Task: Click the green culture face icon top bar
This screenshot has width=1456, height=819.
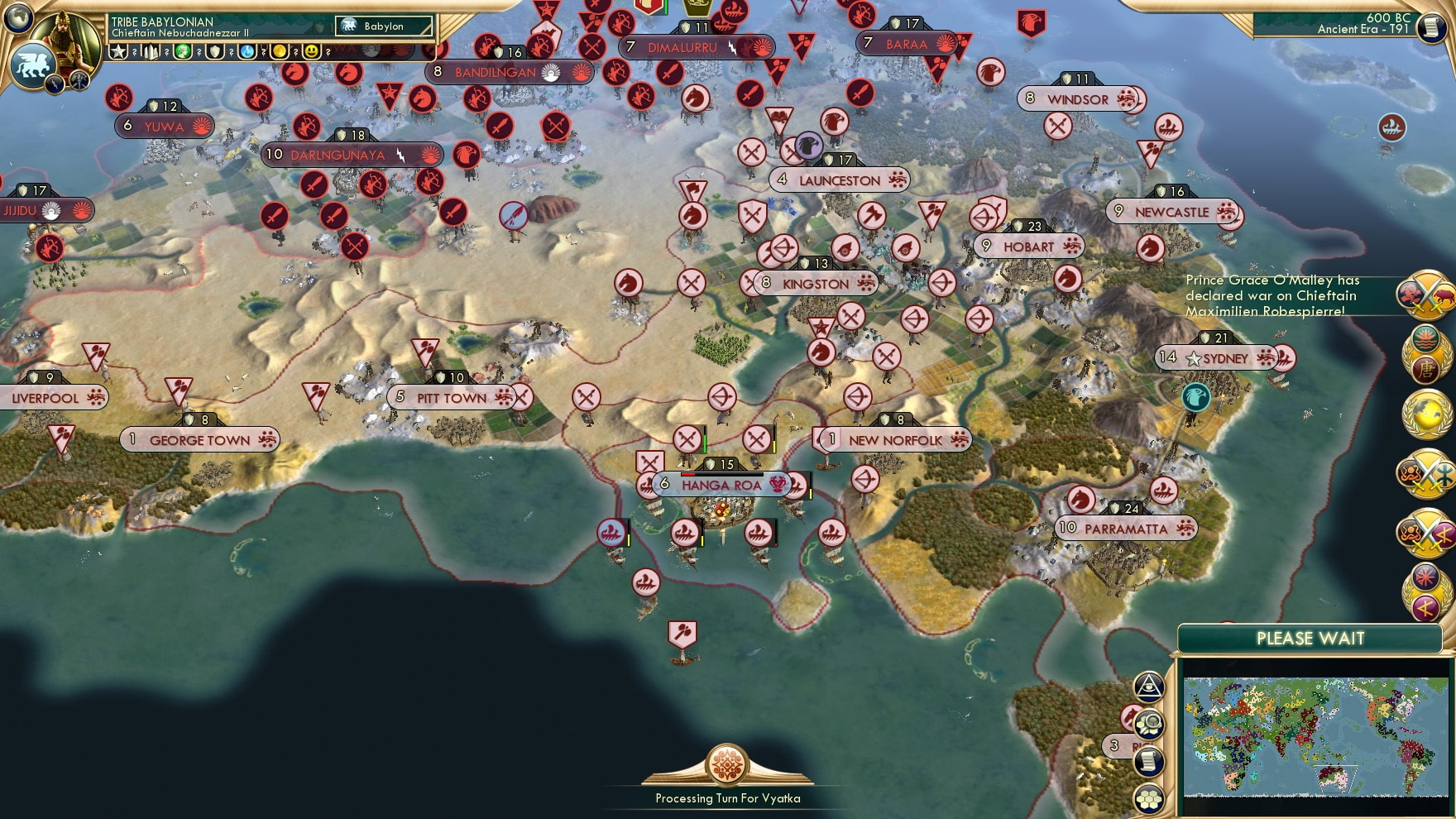Action: click(x=184, y=51)
